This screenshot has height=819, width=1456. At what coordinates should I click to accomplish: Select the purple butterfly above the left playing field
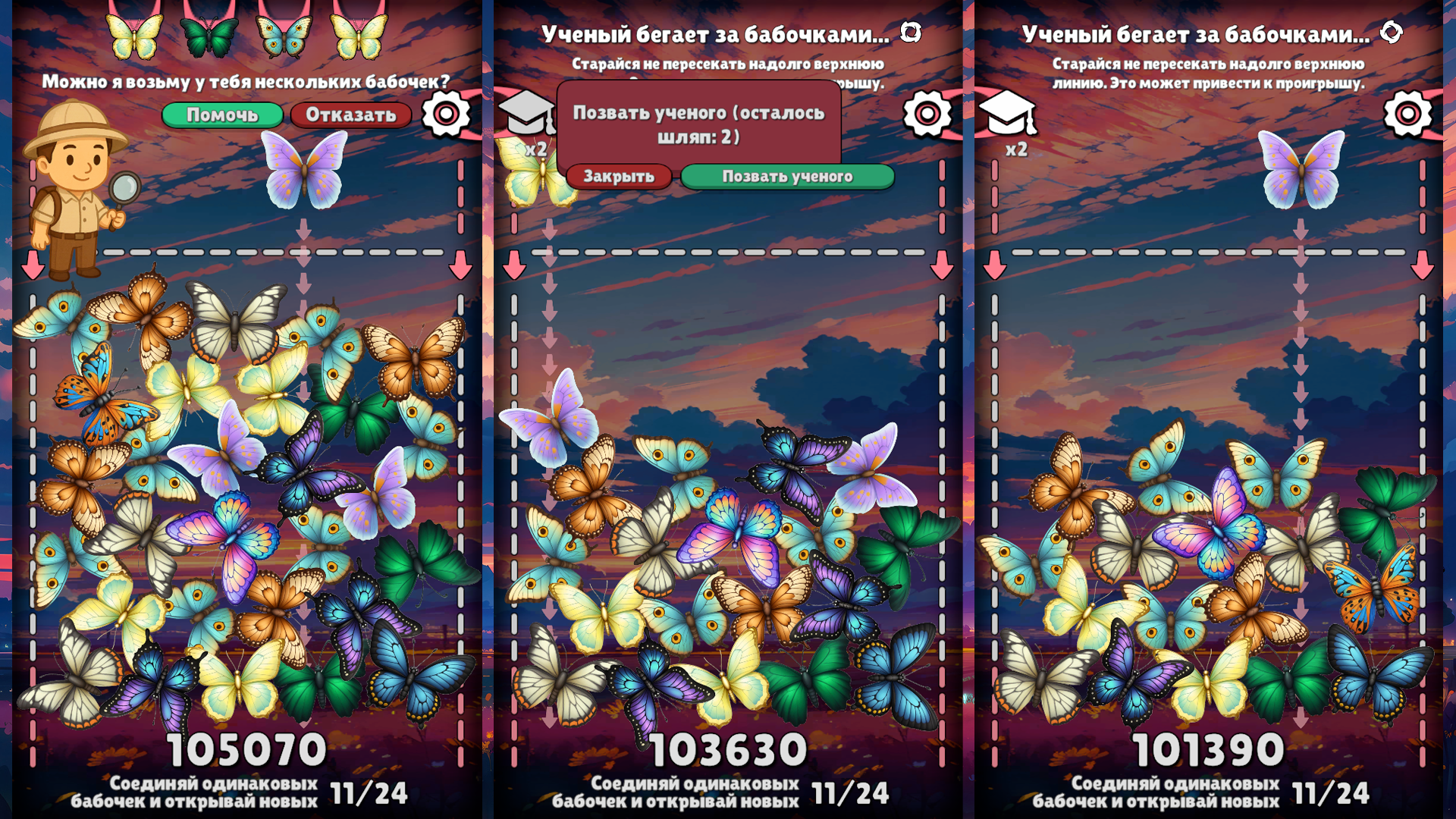pos(306,171)
